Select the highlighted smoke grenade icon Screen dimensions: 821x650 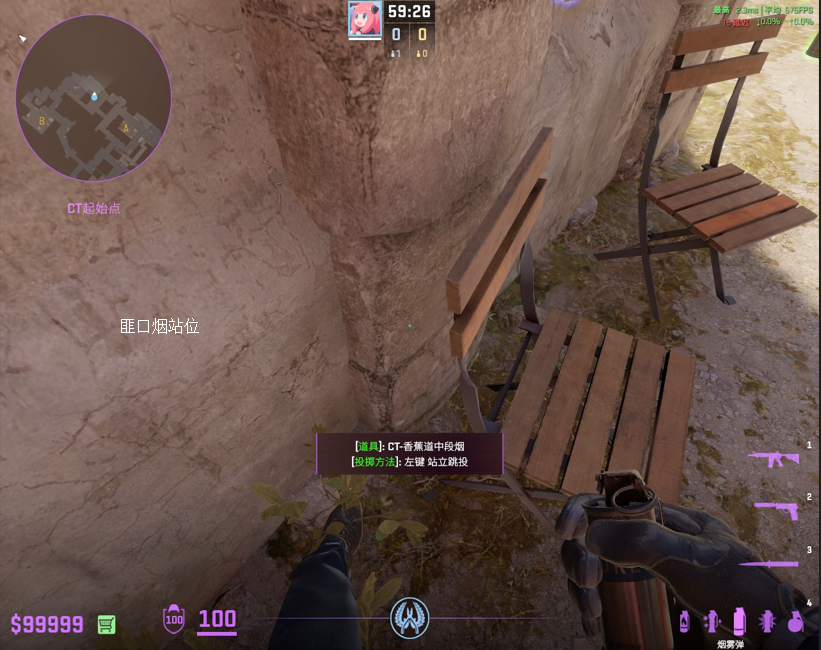(x=739, y=621)
